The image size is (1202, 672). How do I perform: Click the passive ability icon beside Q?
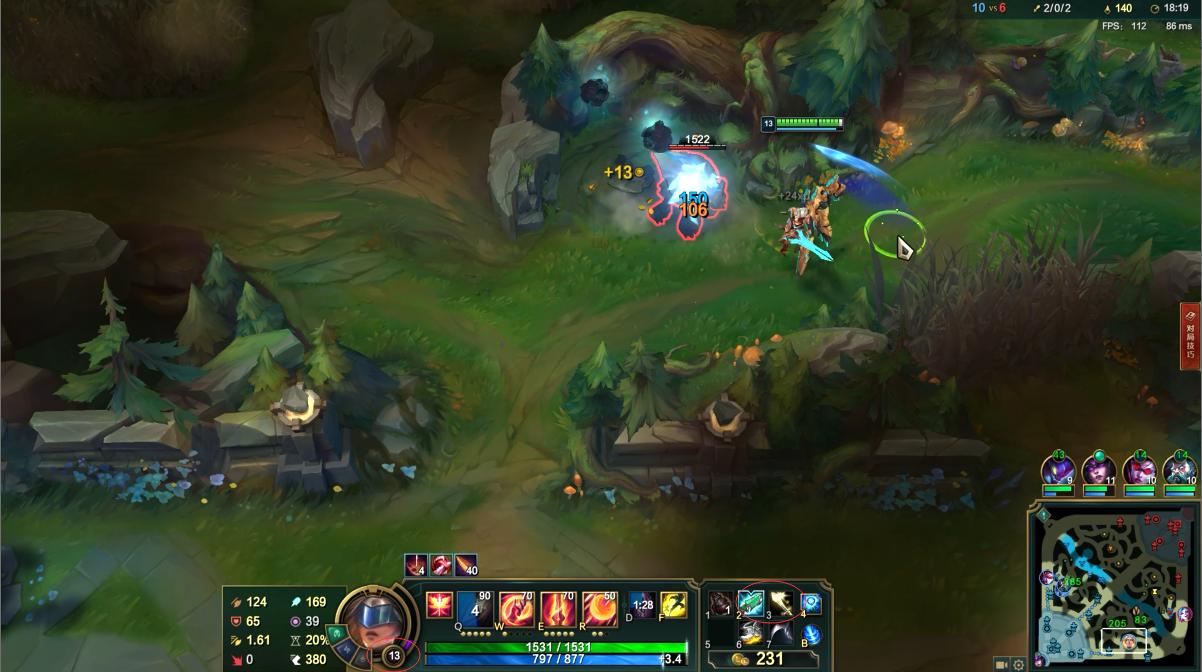tap(439, 605)
